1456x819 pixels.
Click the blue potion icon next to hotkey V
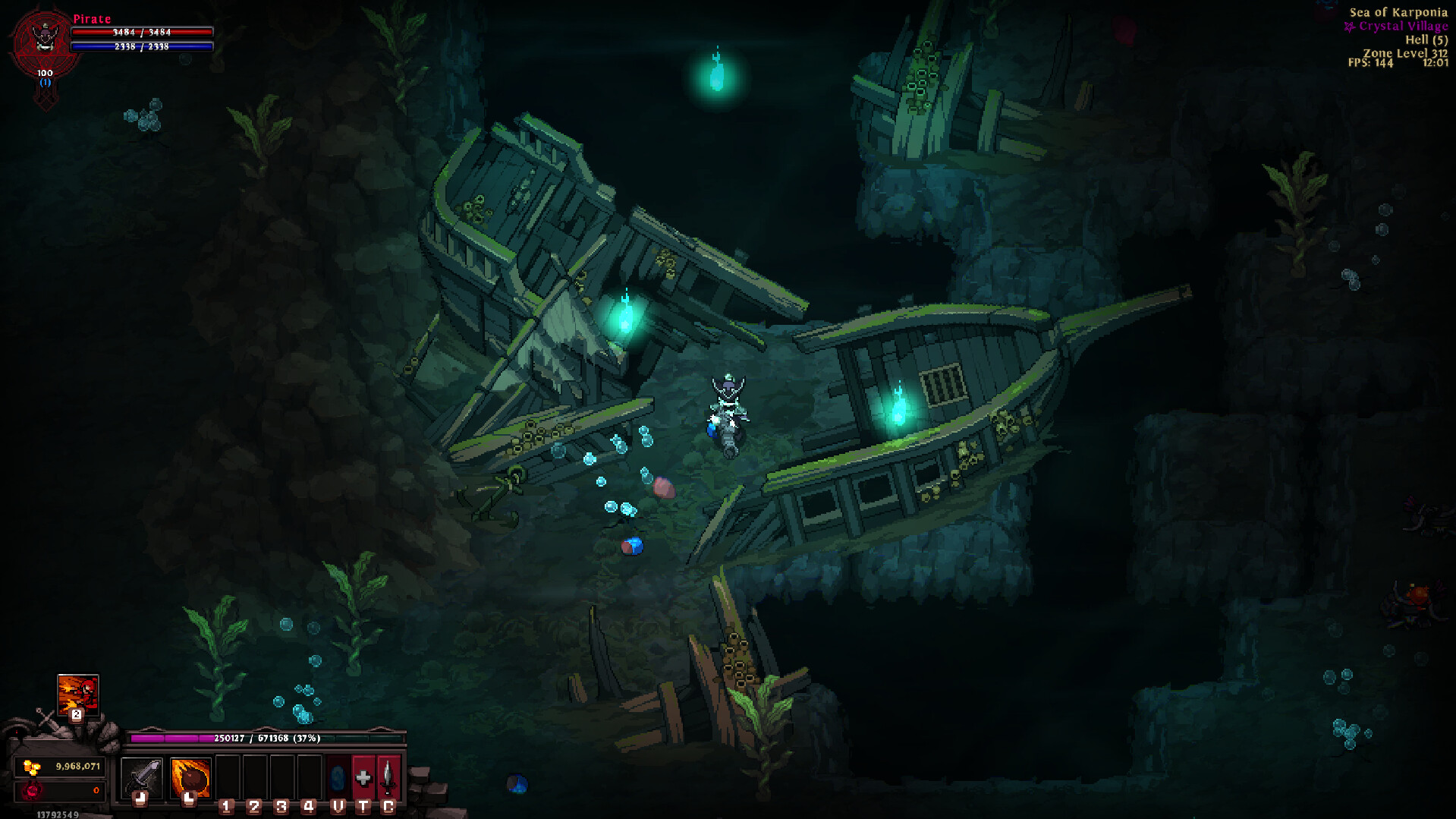pos(337,776)
